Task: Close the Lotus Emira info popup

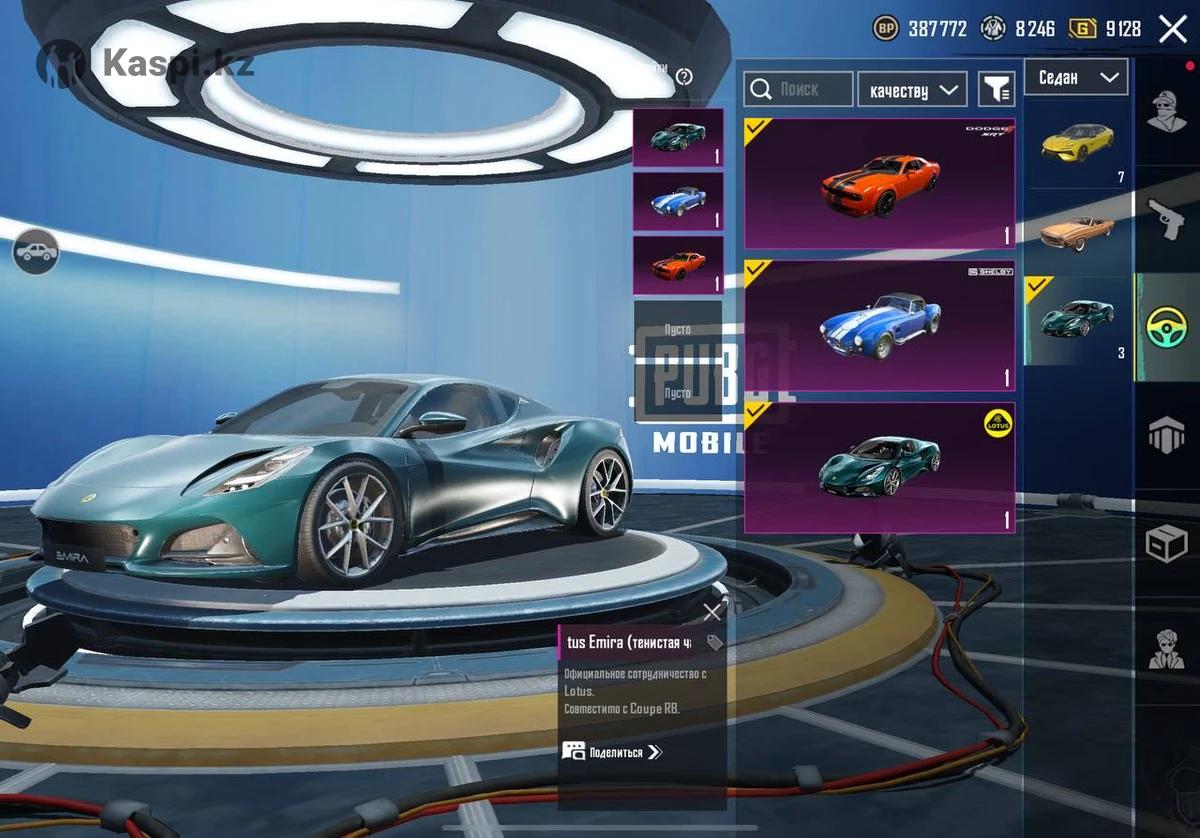Action: click(x=712, y=612)
